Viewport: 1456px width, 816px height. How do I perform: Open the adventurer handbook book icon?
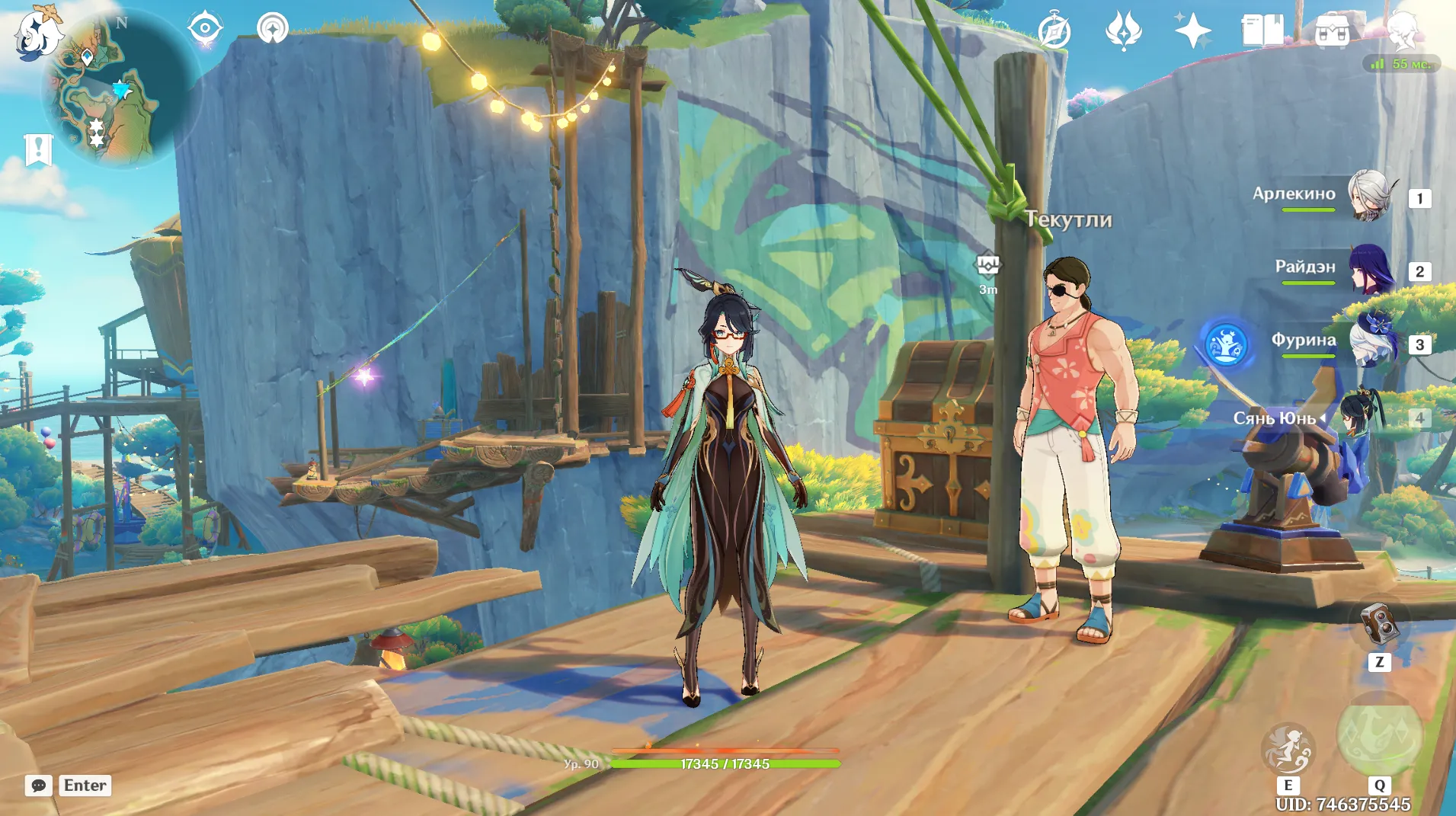tap(1262, 31)
